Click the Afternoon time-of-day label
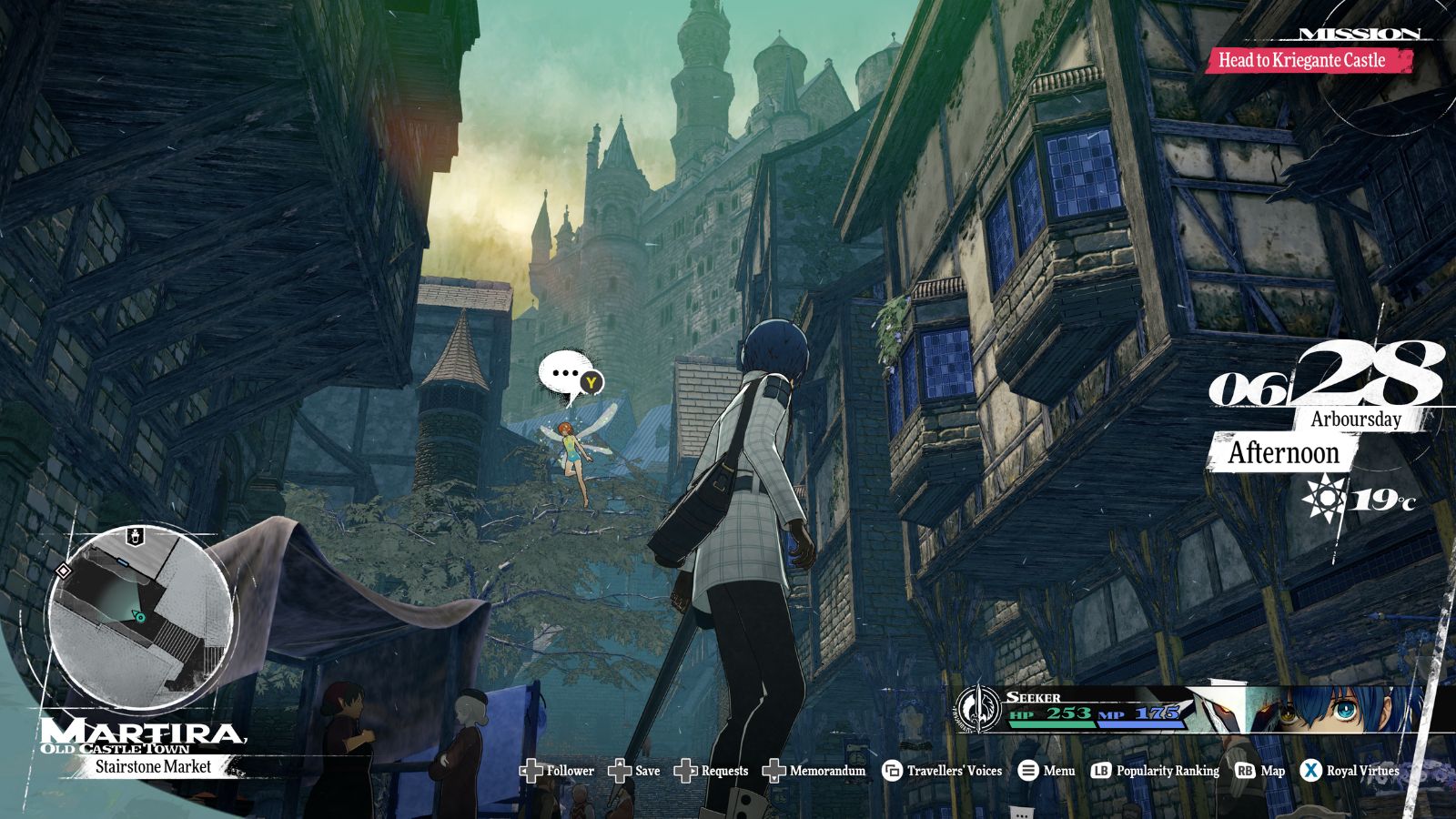The width and height of the screenshot is (1456, 819). tap(1283, 453)
